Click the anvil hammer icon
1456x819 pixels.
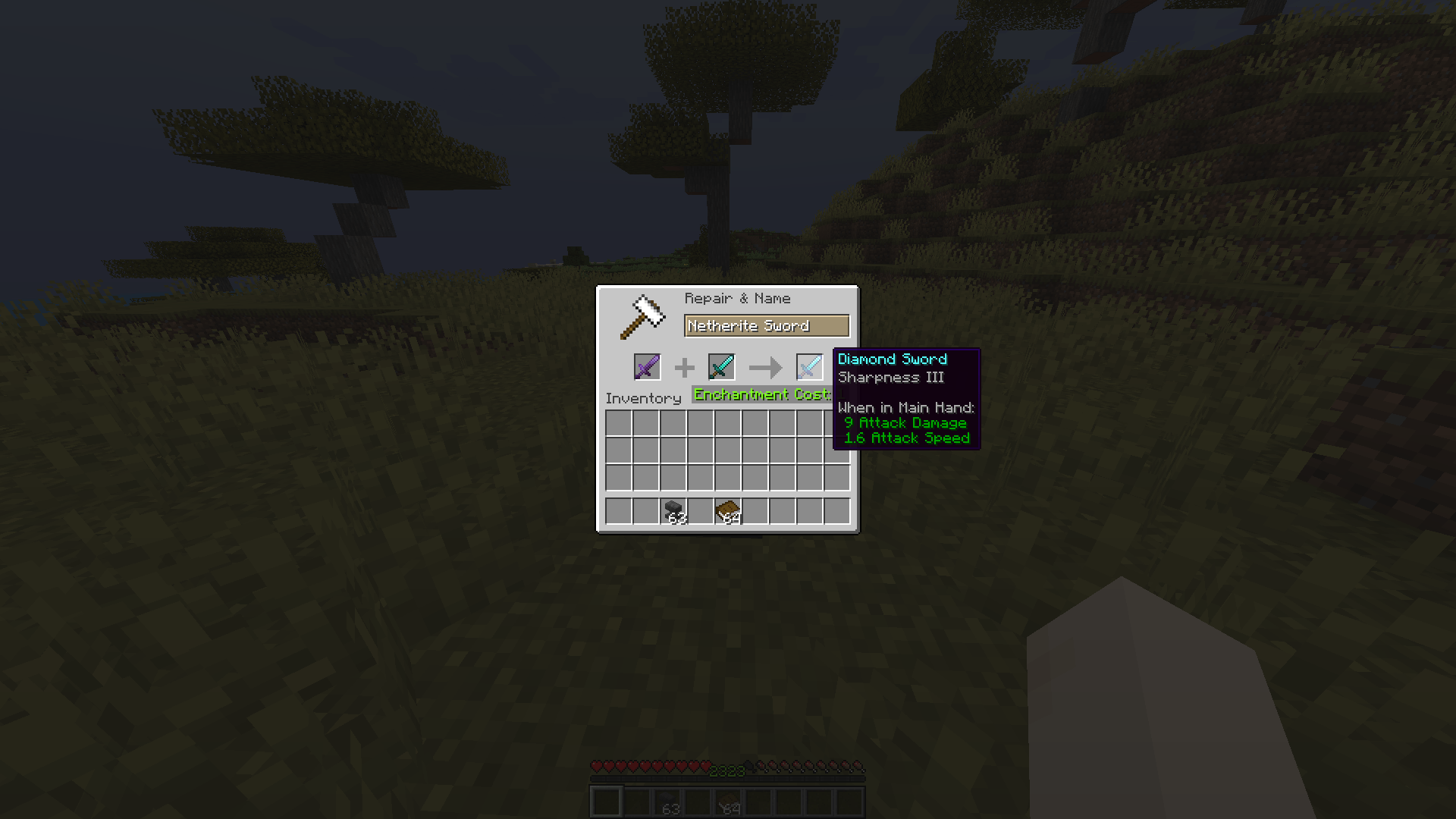[x=641, y=317]
